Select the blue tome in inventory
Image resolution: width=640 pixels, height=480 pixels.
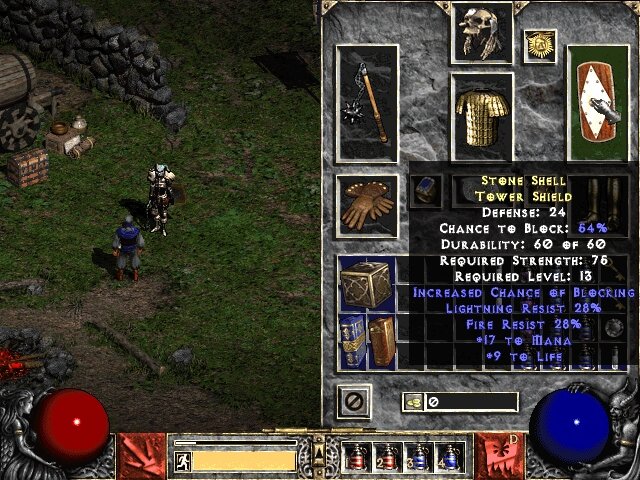point(354,340)
